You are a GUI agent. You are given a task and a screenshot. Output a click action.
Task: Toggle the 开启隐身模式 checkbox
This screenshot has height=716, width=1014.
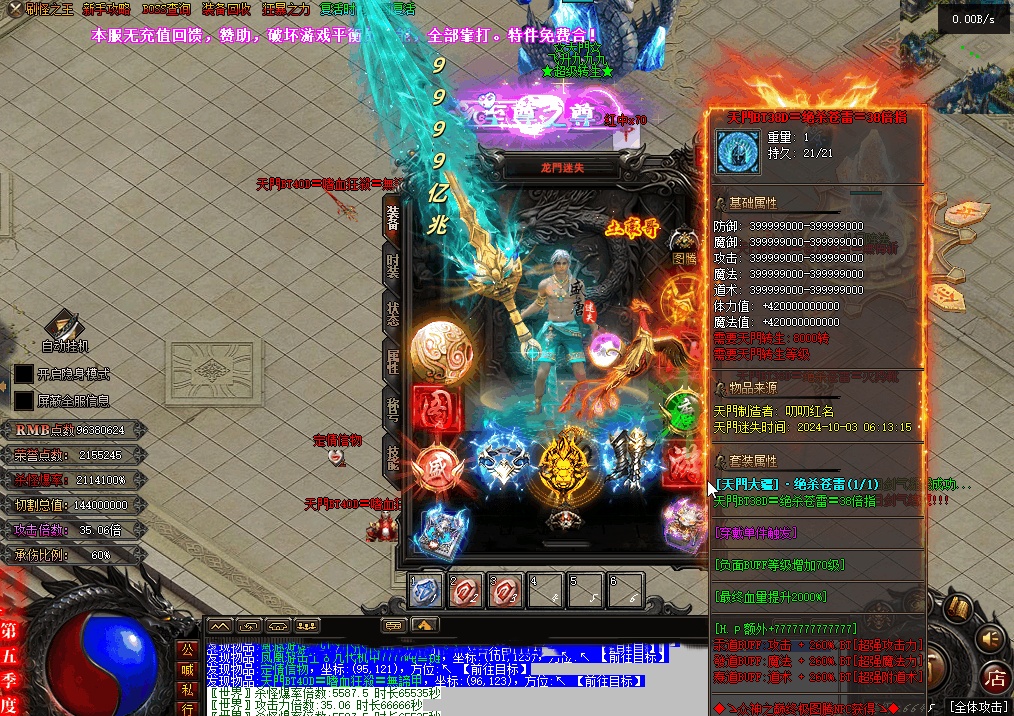click(24, 374)
